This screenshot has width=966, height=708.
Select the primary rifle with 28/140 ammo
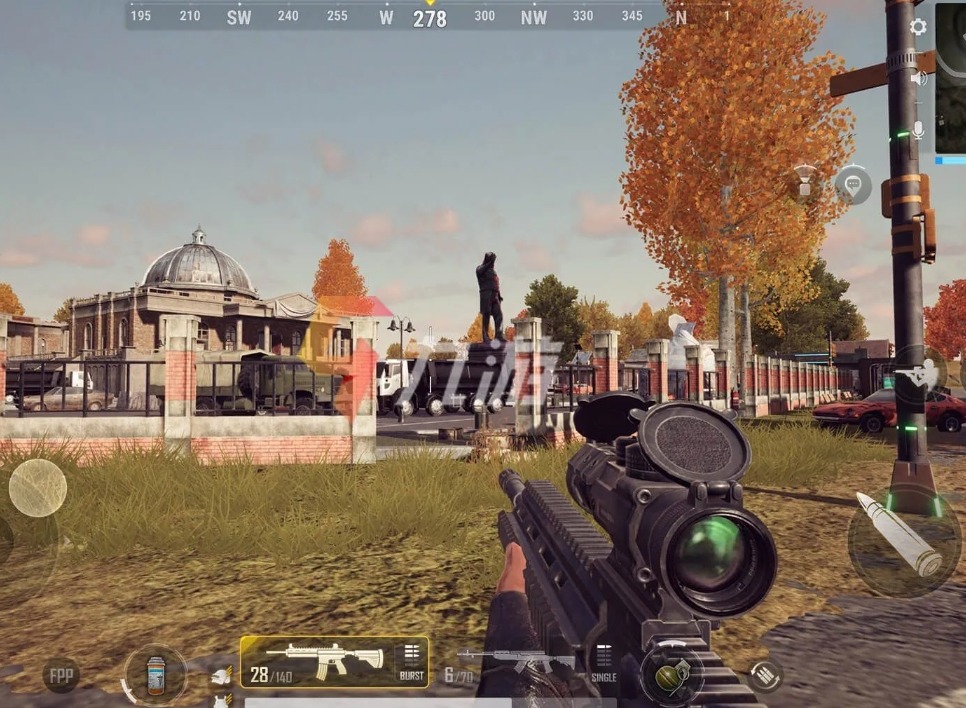tap(318, 661)
